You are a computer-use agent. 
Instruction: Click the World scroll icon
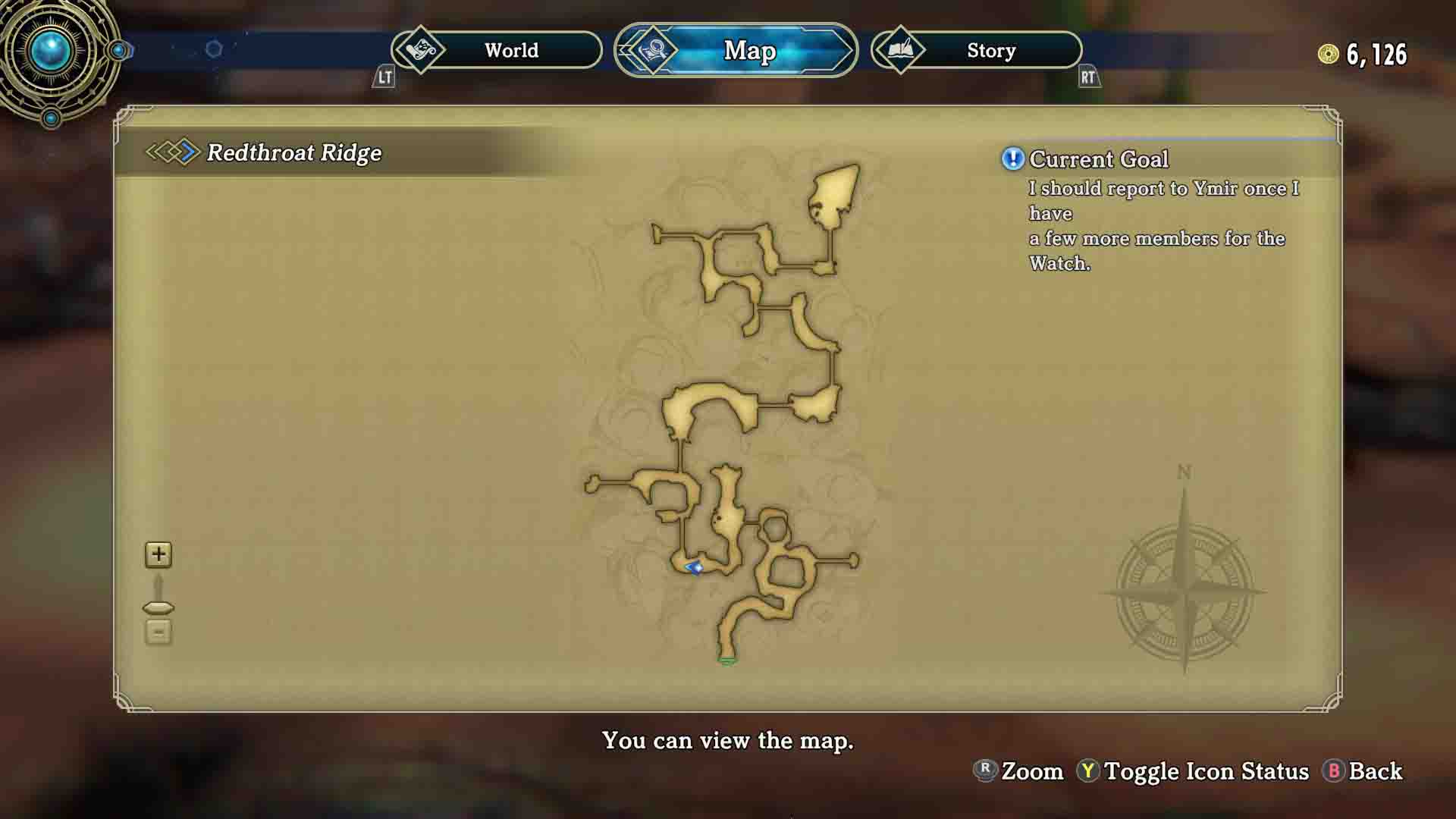pyautogui.click(x=422, y=50)
